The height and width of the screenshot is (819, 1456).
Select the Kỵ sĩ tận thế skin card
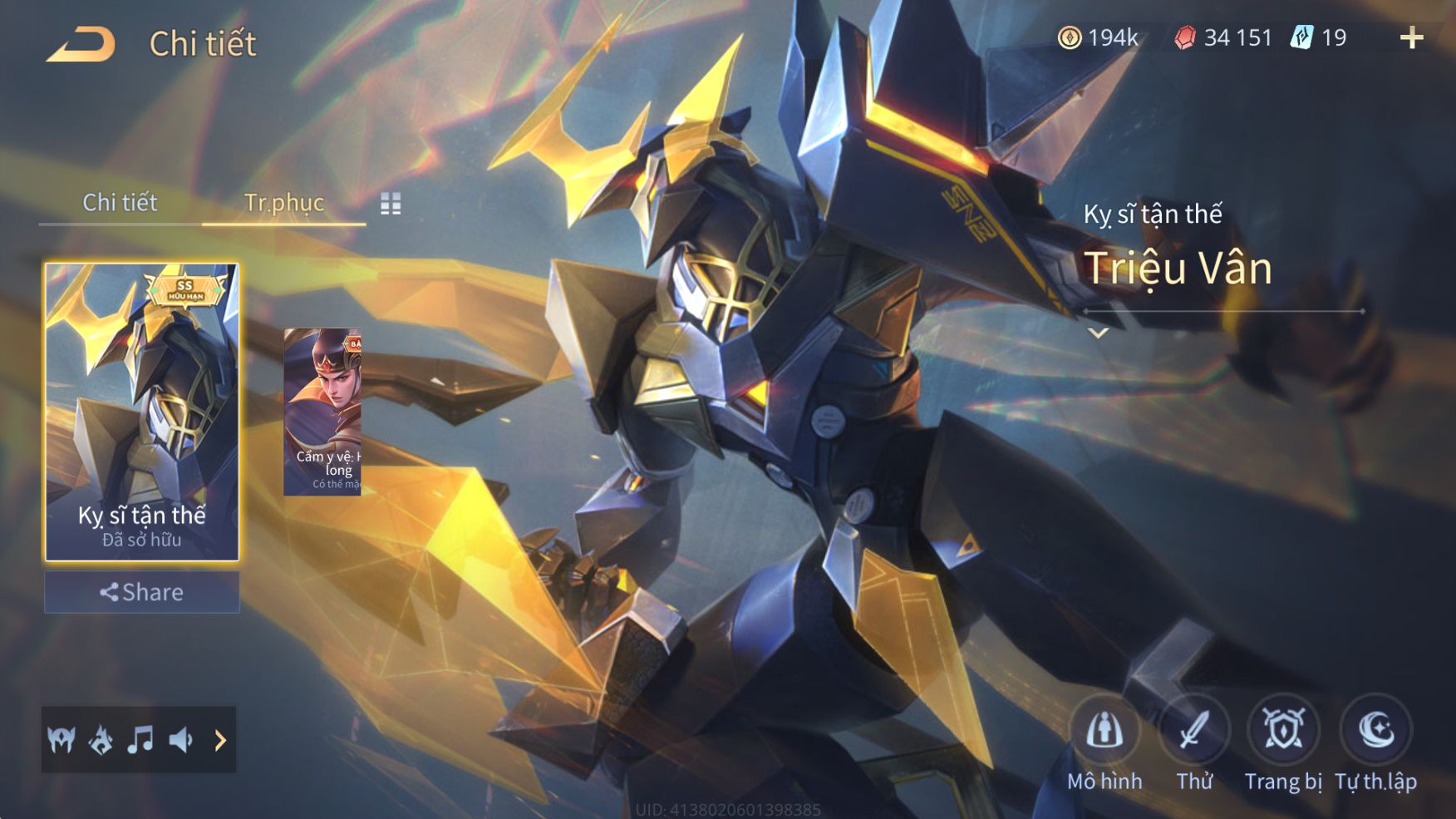142,412
